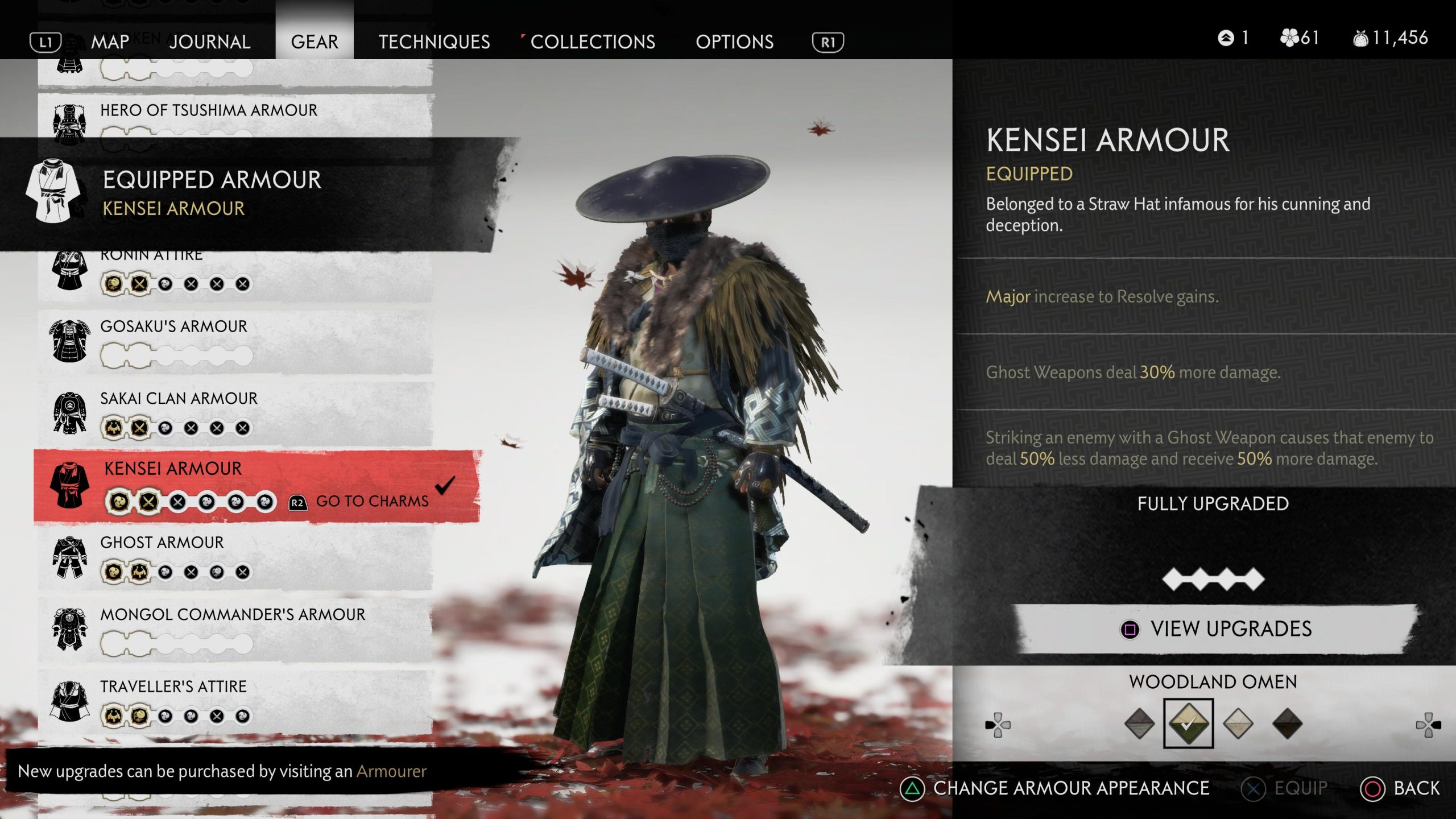Screen dimensions: 1456x819
Task: Select Hero of Tsushima Armour from list
Action: click(x=209, y=110)
